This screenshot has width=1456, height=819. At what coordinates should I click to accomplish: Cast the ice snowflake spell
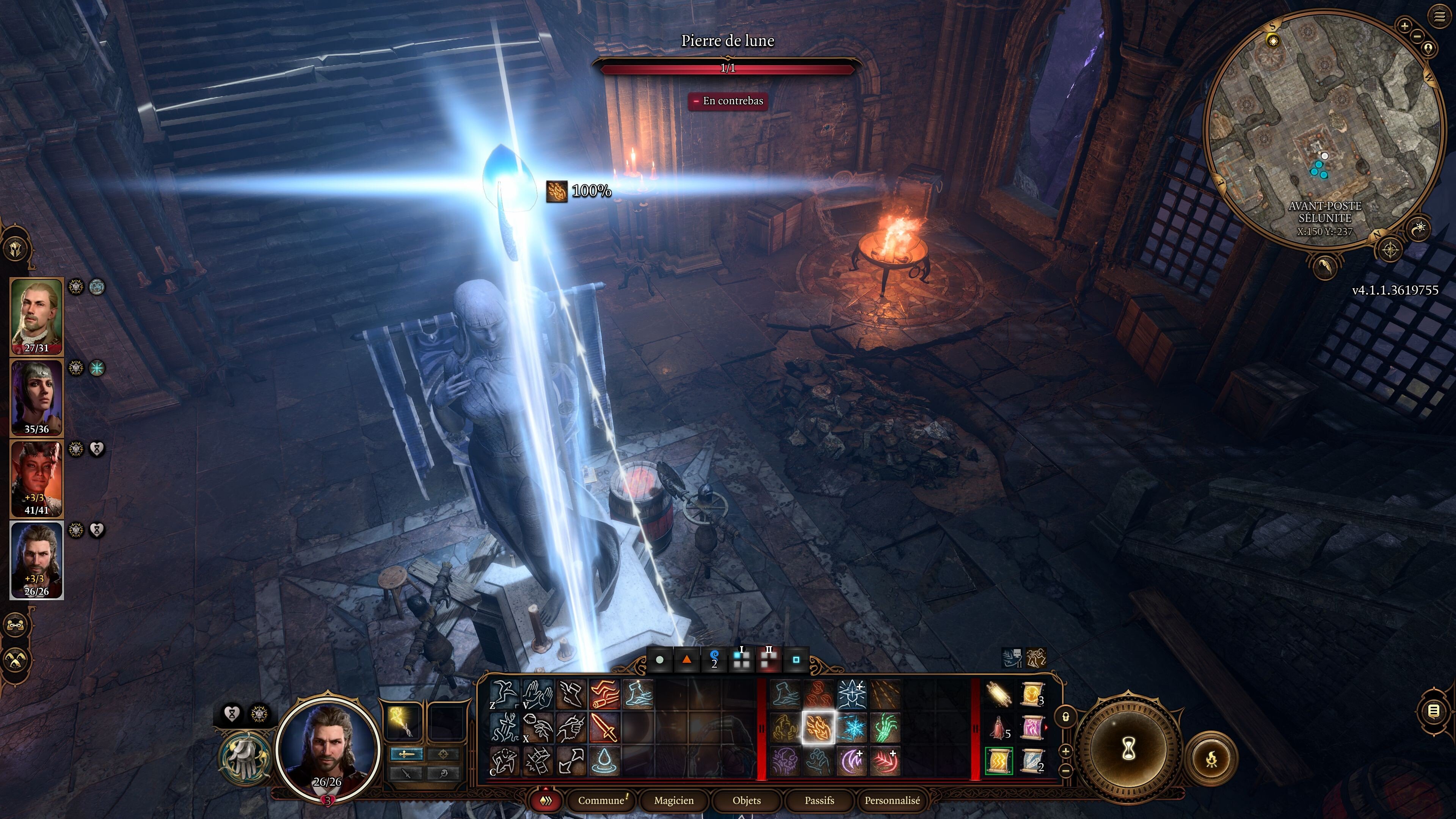tap(852, 728)
